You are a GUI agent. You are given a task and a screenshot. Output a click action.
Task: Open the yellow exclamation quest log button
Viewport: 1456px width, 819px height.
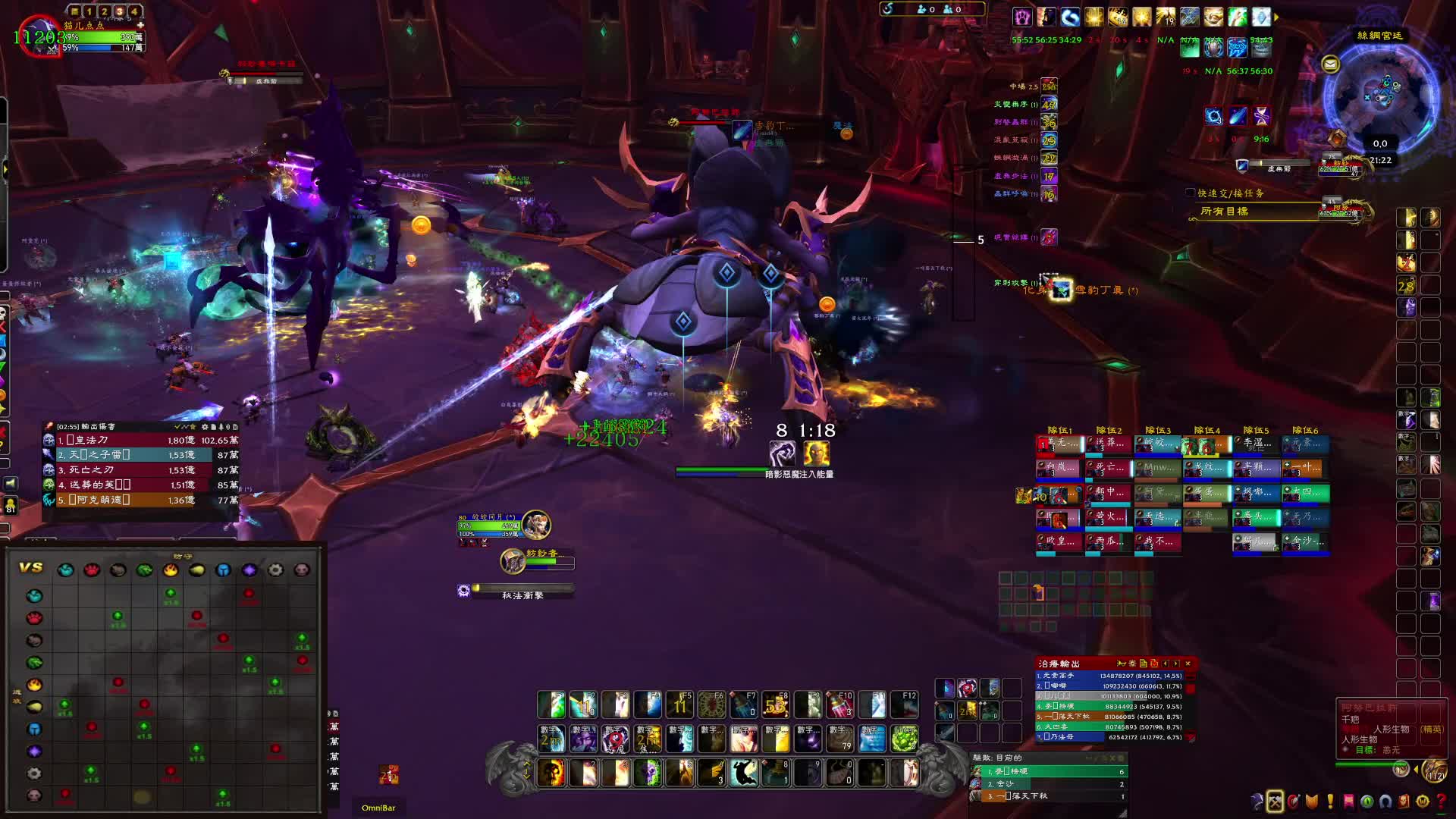tap(1330, 801)
